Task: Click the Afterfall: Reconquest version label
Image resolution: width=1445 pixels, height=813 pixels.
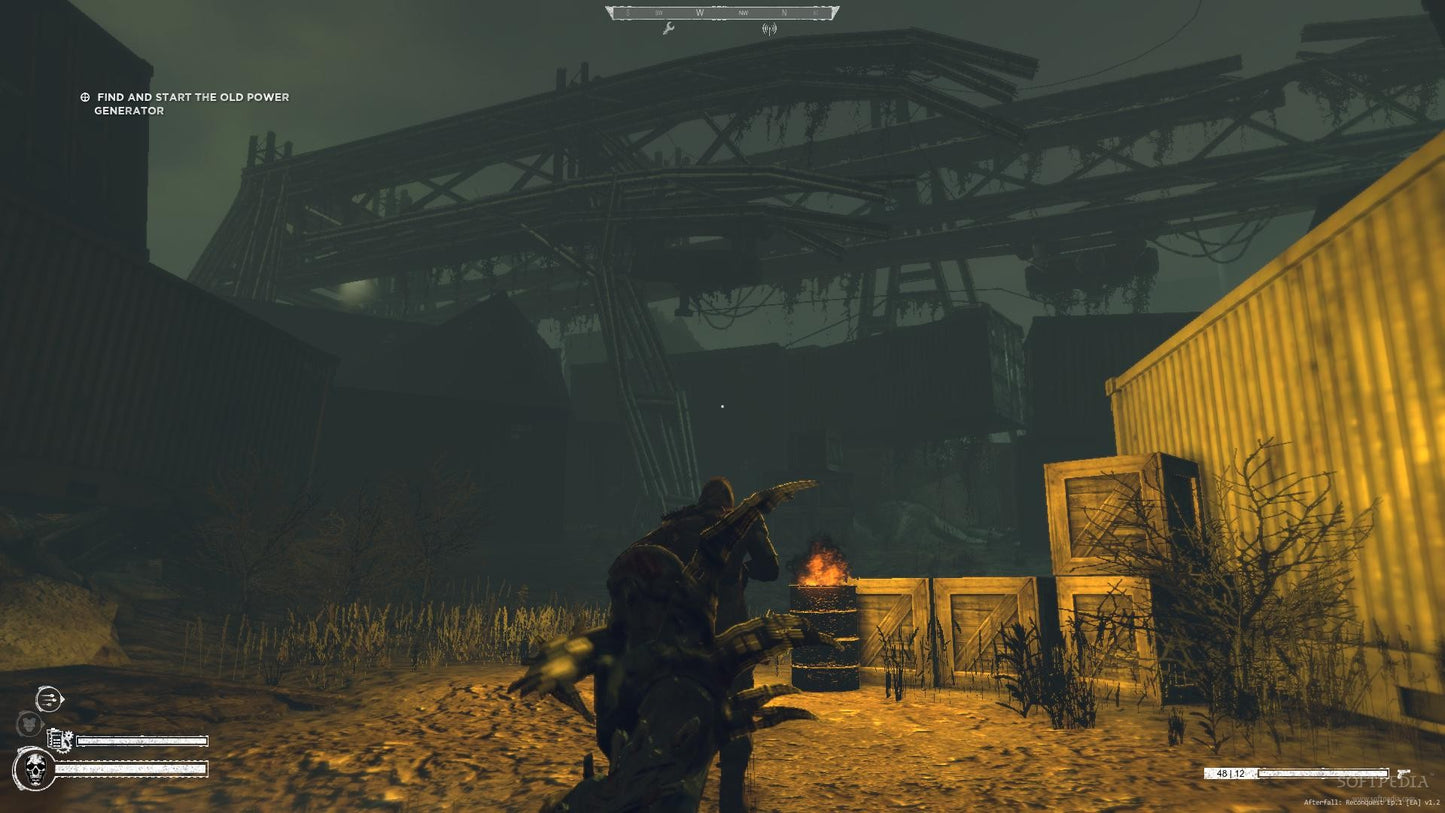Action: pyautogui.click(x=1372, y=802)
